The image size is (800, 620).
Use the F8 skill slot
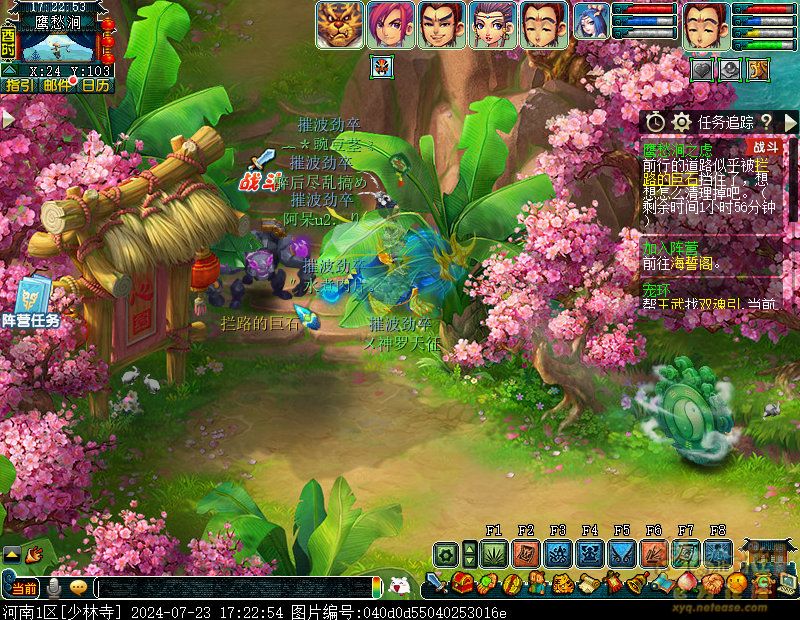(x=718, y=553)
